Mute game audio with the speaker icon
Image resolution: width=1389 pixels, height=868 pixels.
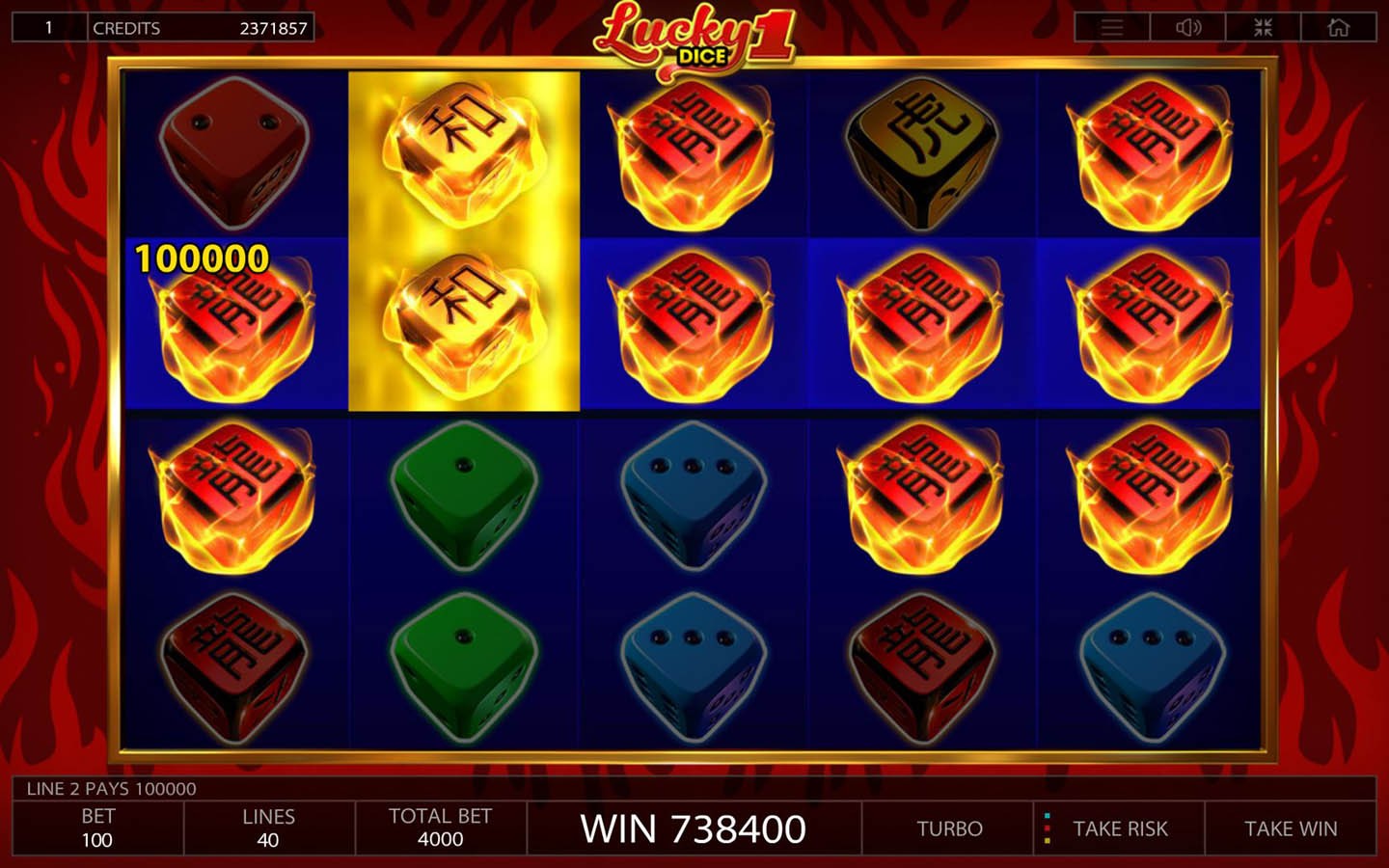(x=1188, y=27)
